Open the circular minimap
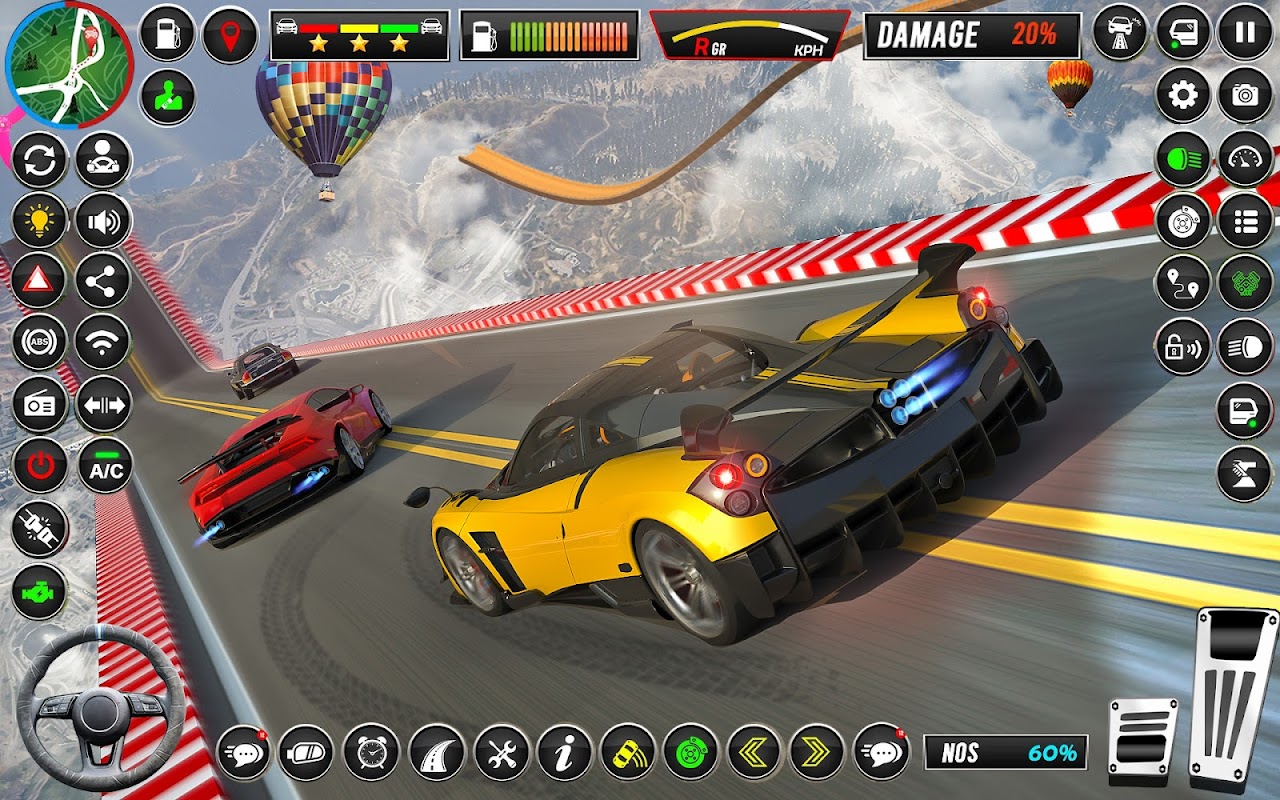Image resolution: width=1280 pixels, height=800 pixels. coord(68,65)
